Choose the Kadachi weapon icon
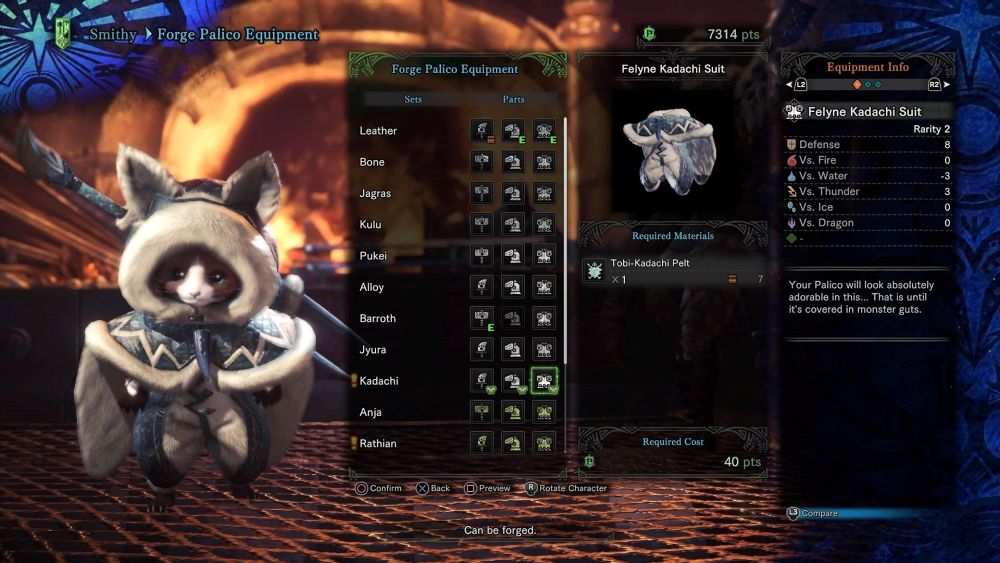1000x563 pixels. 482,381
